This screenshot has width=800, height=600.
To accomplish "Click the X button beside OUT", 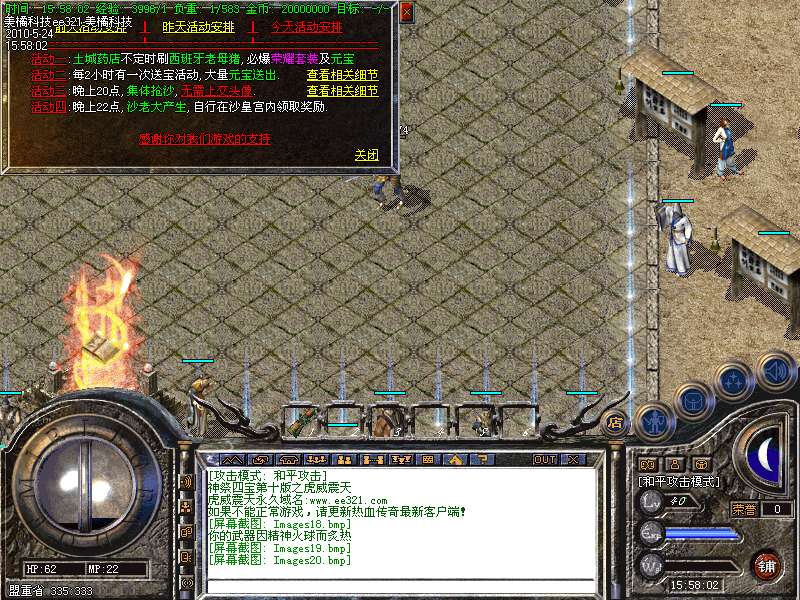I will pyautogui.click(x=574, y=460).
